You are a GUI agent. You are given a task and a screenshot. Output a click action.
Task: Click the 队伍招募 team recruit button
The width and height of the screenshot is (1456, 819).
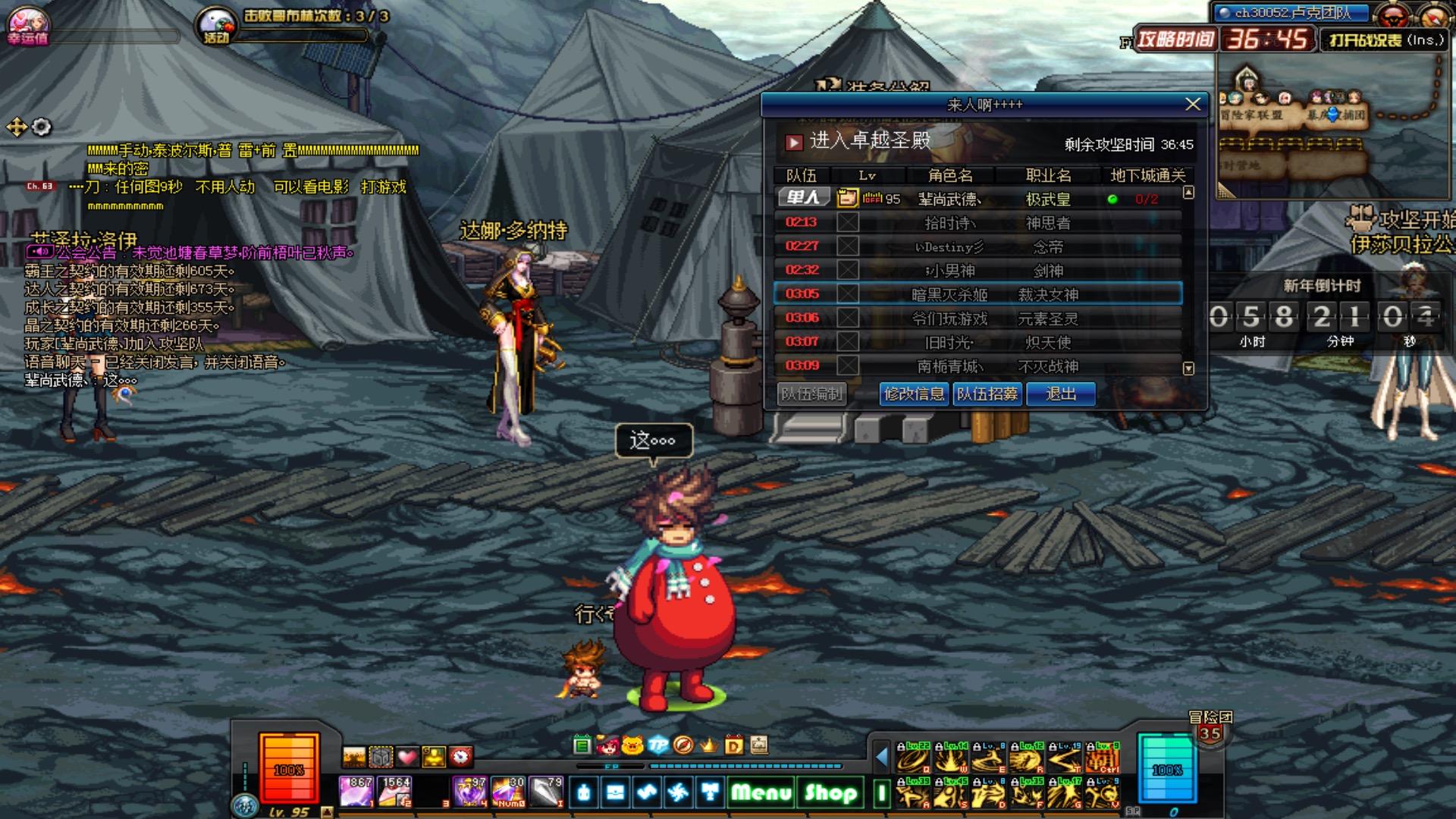point(987,394)
